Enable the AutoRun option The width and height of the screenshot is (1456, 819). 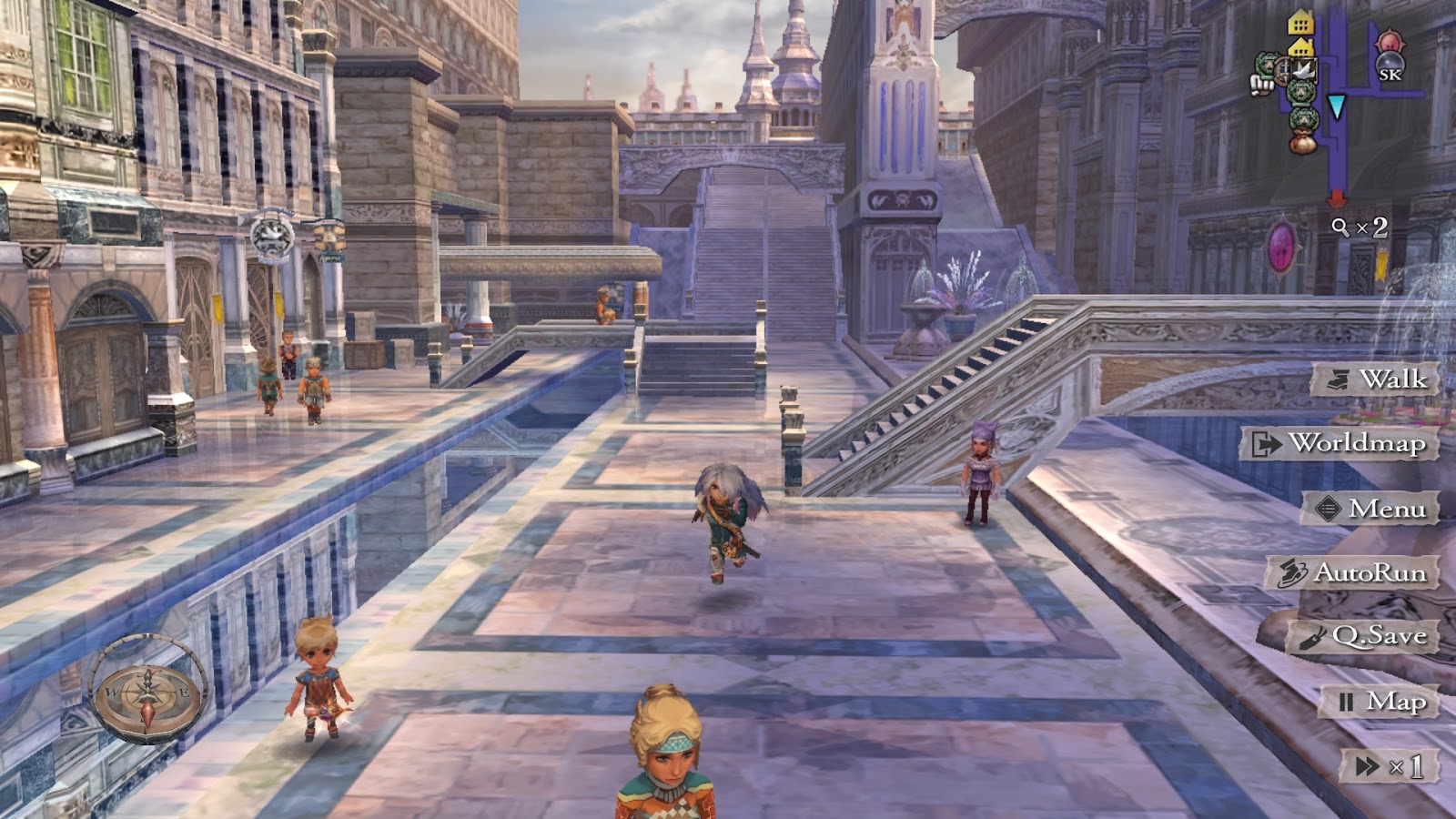coord(1355,573)
